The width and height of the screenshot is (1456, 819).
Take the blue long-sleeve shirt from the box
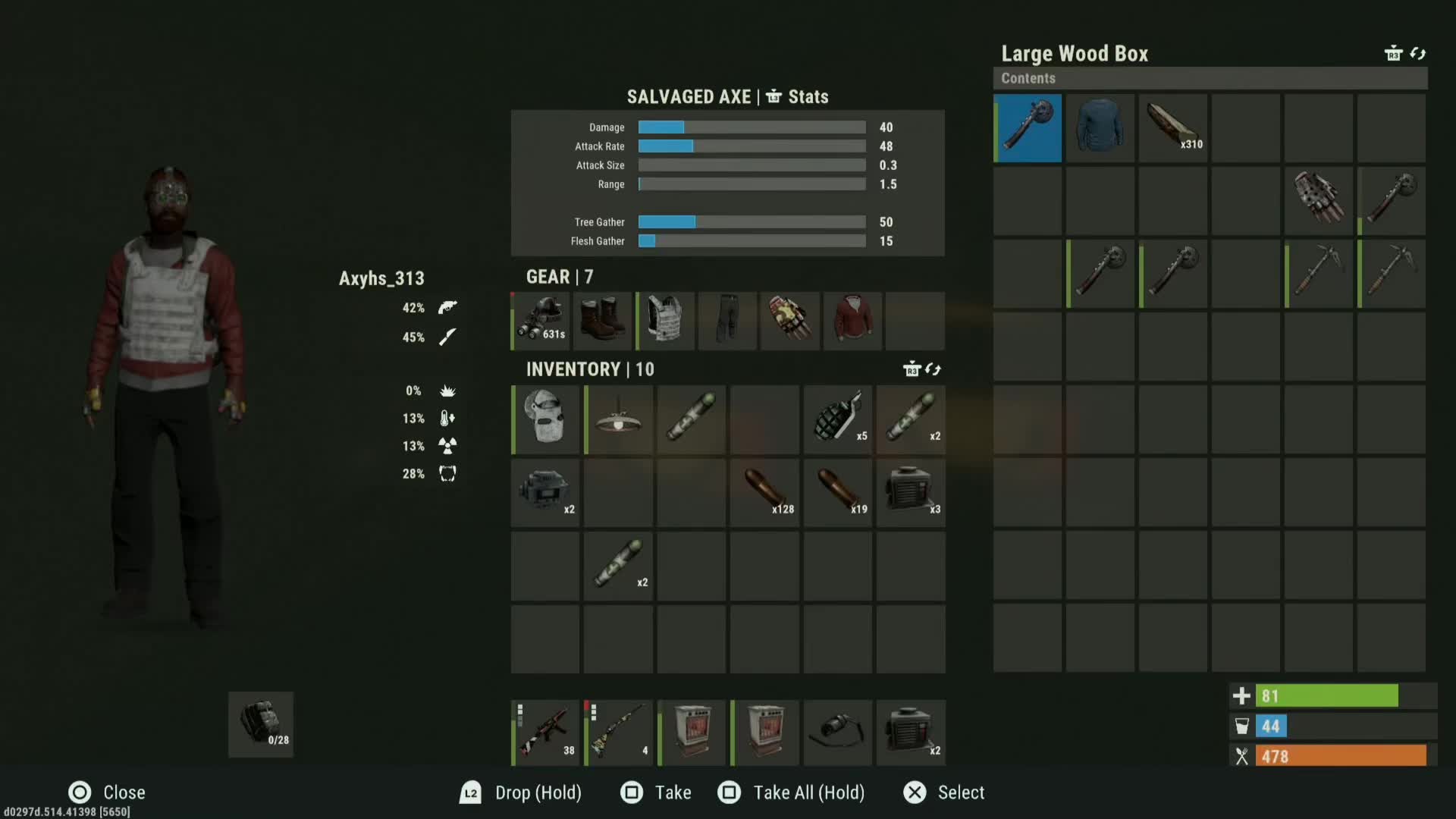pyautogui.click(x=1100, y=128)
